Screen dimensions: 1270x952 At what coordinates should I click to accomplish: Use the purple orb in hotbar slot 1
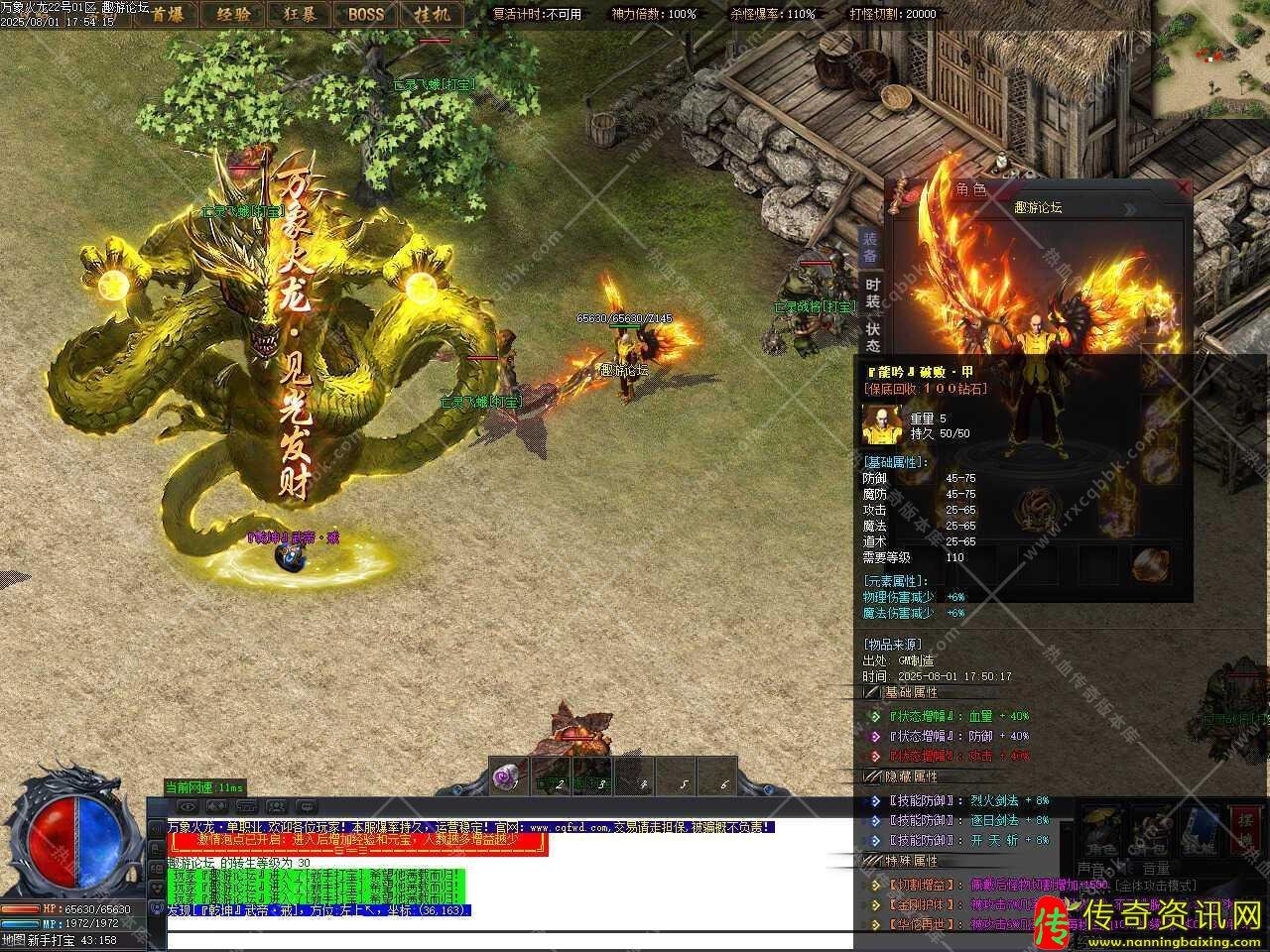[508, 775]
